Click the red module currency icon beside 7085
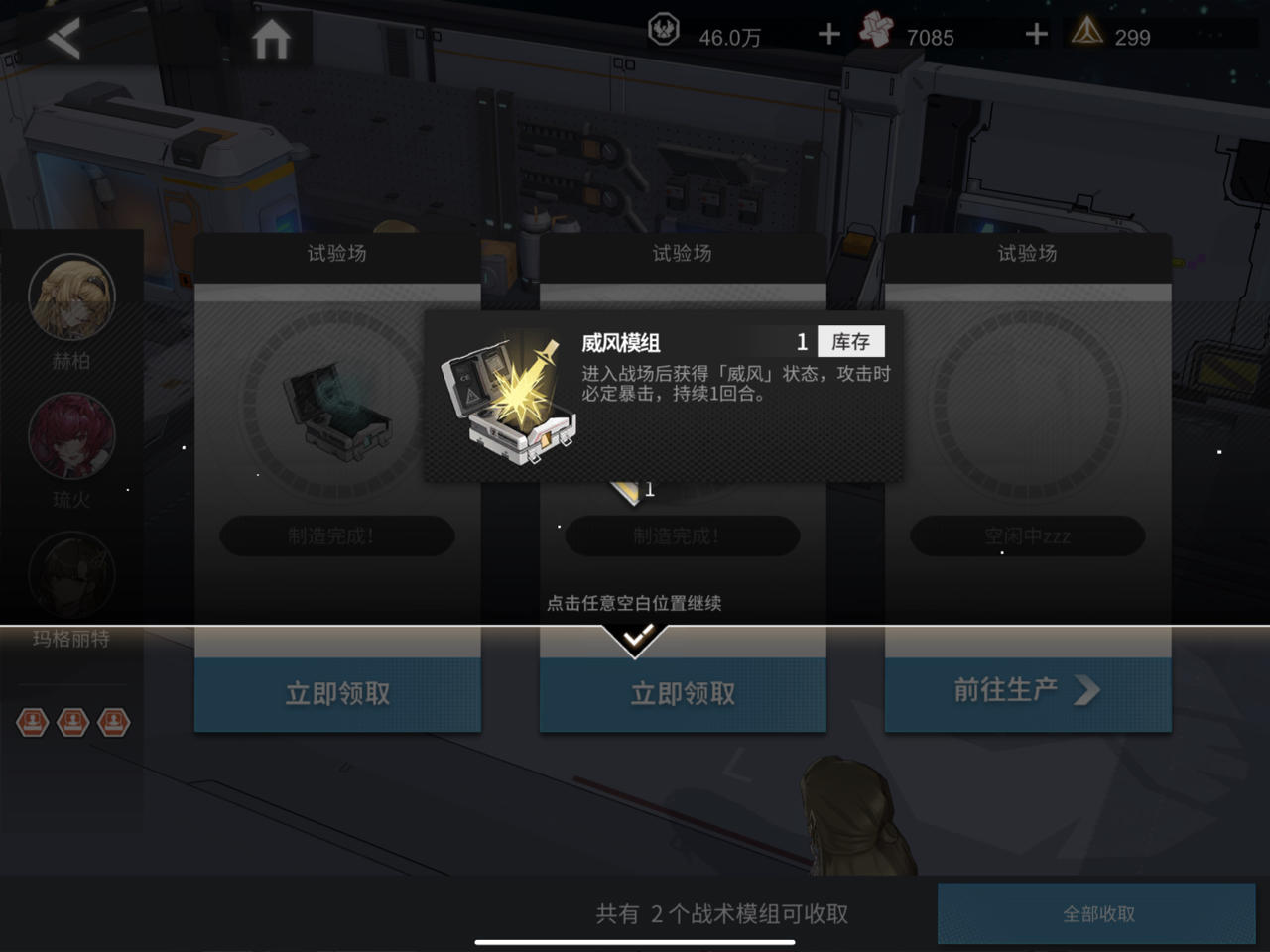The height and width of the screenshot is (952, 1270). tap(874, 29)
